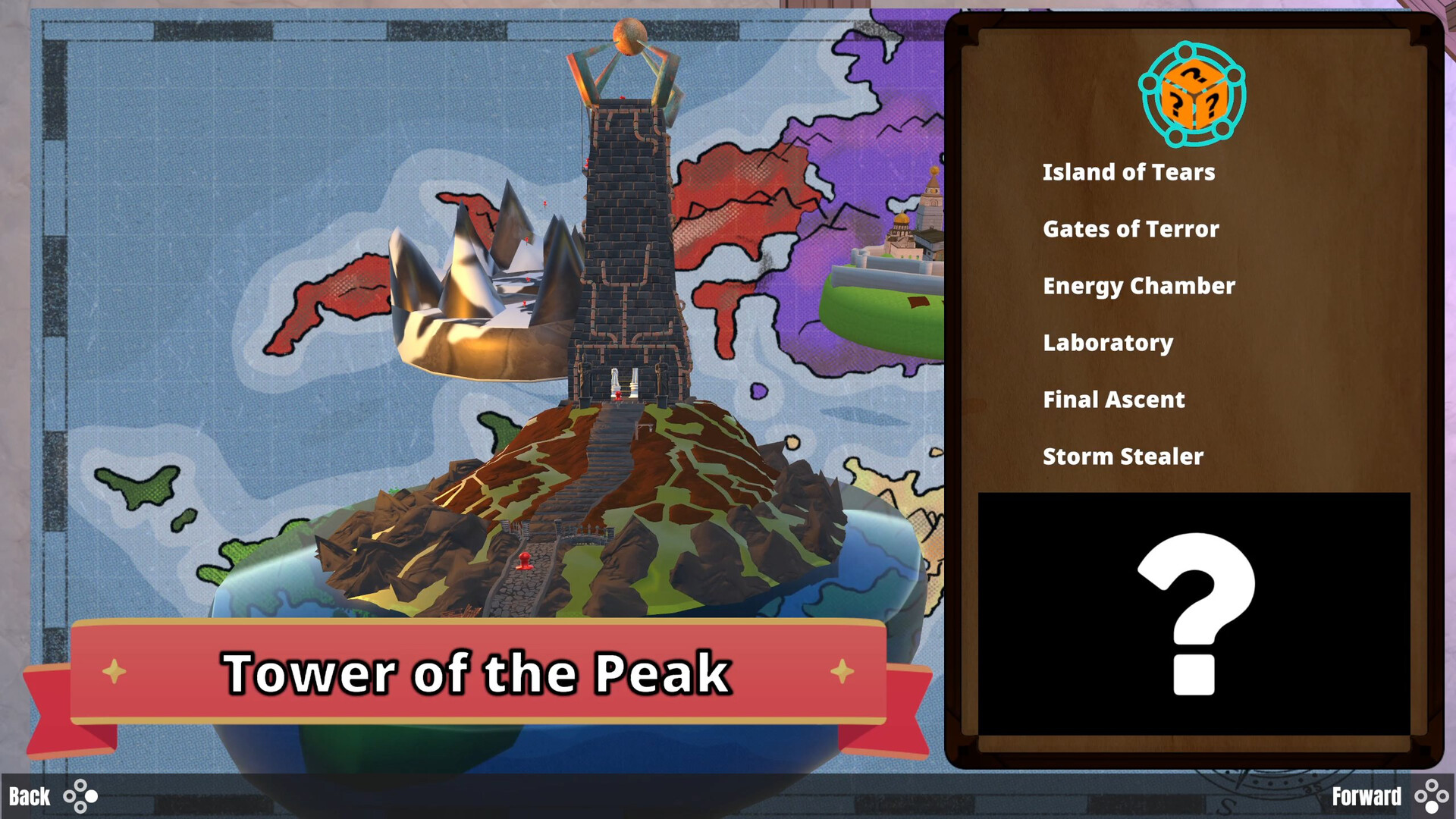Click the Tower of the Peak on the map
This screenshot has height=819, width=1456.
click(622, 227)
